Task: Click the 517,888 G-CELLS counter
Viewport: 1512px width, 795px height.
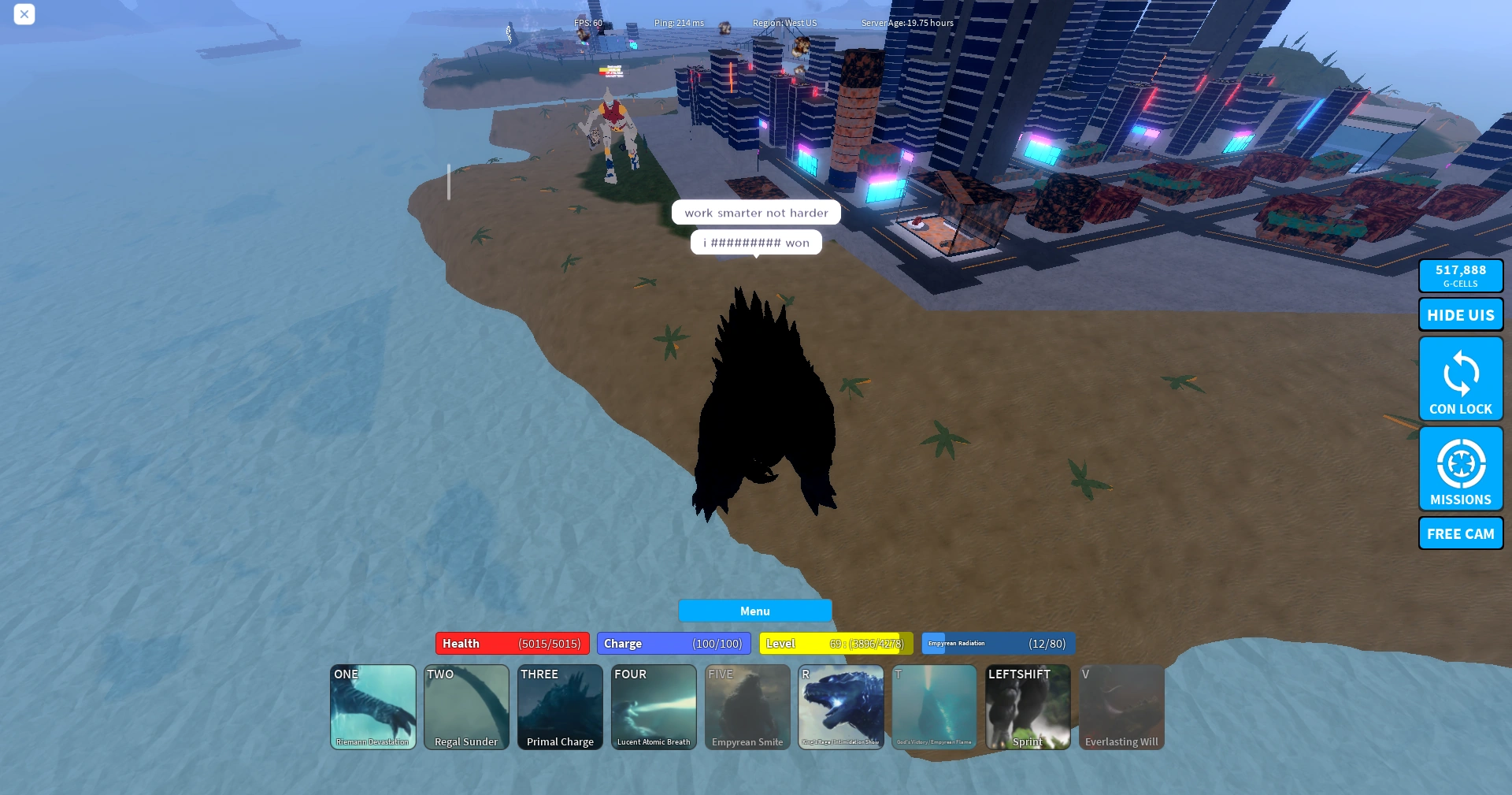Action: pos(1460,275)
